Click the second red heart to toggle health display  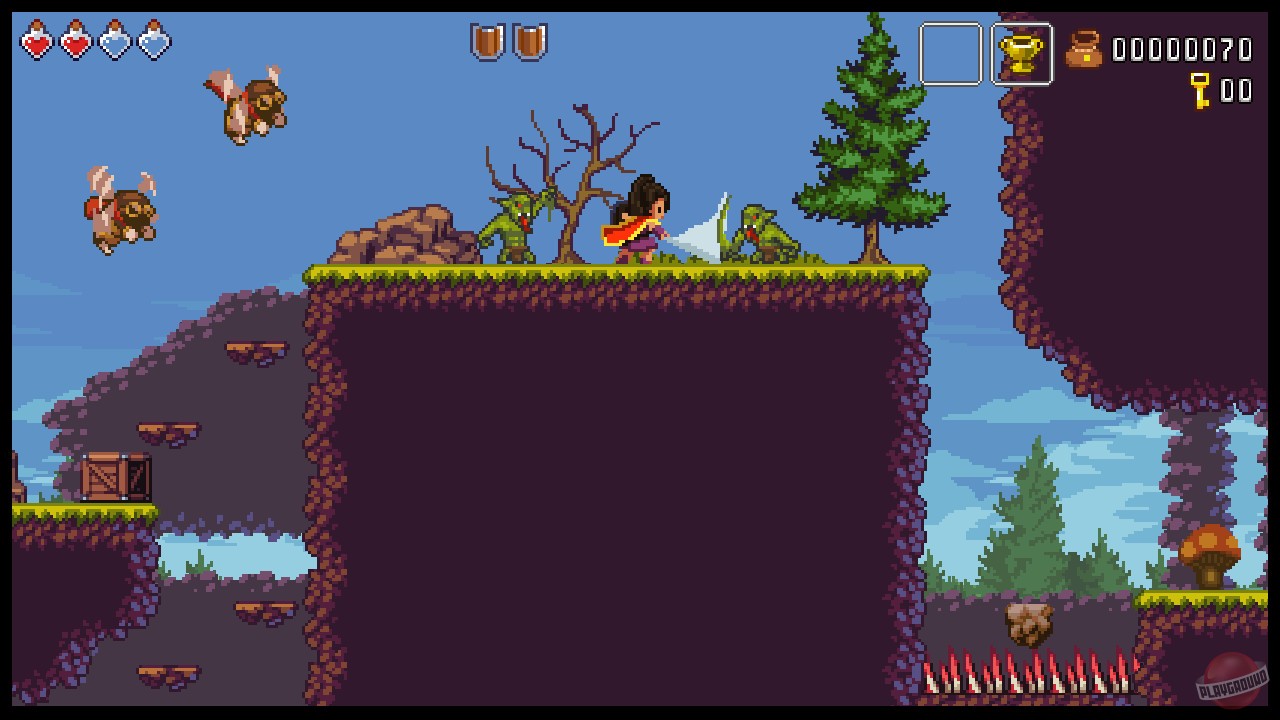tap(75, 42)
